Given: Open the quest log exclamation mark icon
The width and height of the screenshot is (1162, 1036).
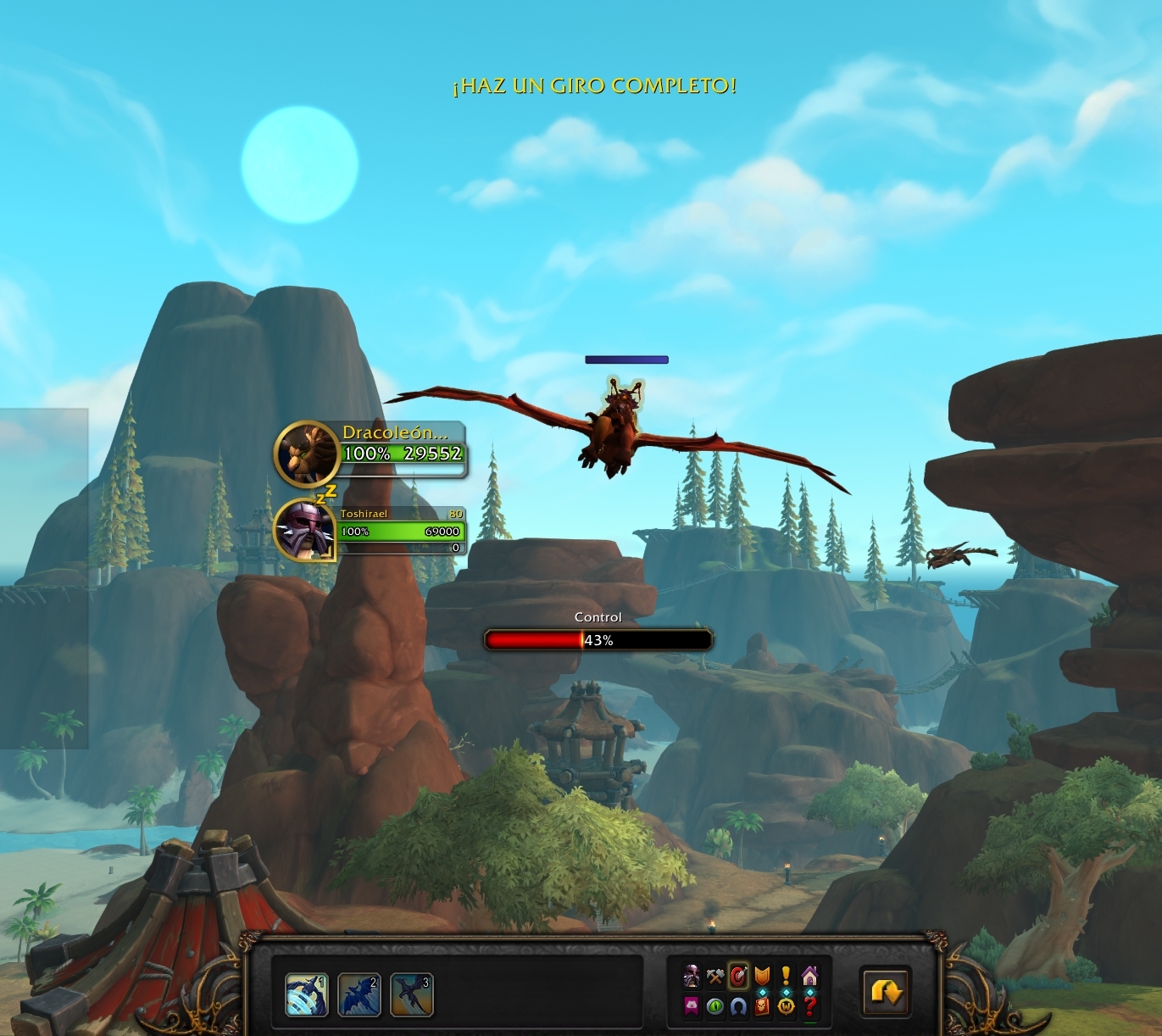Looking at the screenshot, I should click(786, 977).
